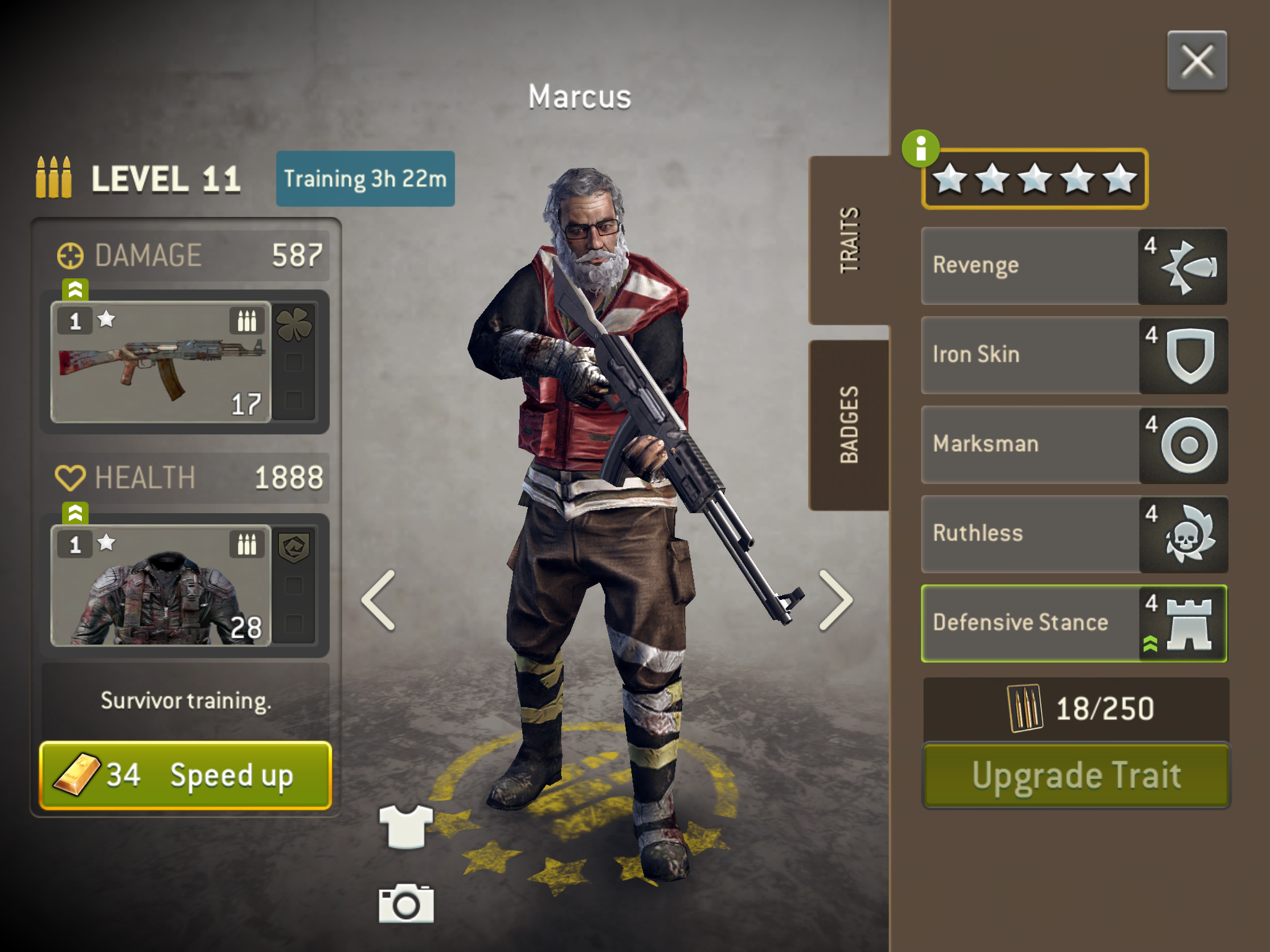This screenshot has width=1270, height=952.
Task: Switch to the Badges tab
Action: [x=849, y=425]
